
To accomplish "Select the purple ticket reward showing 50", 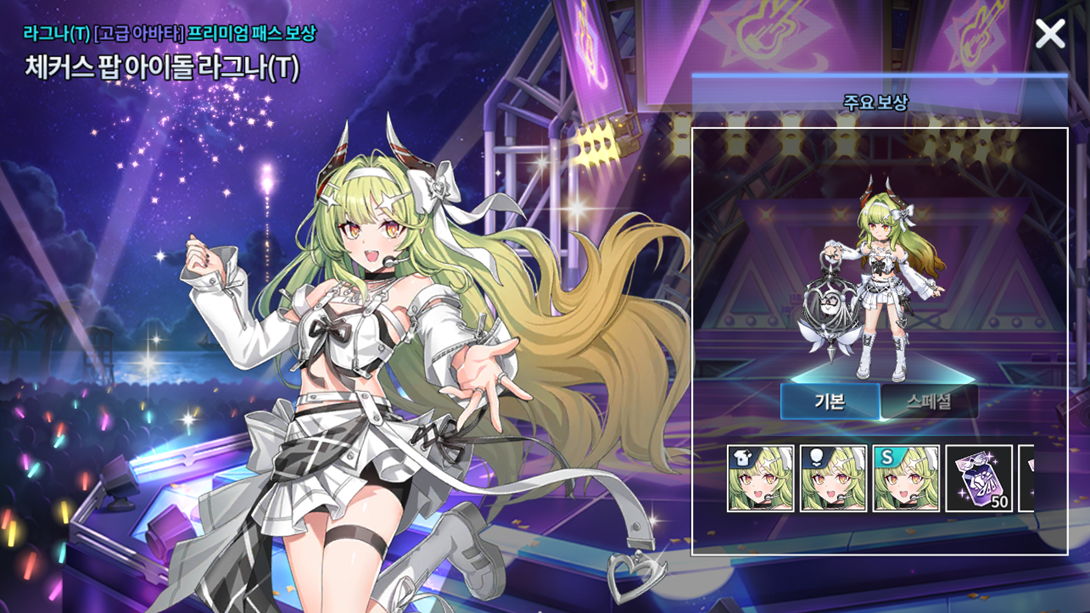I will 979,479.
